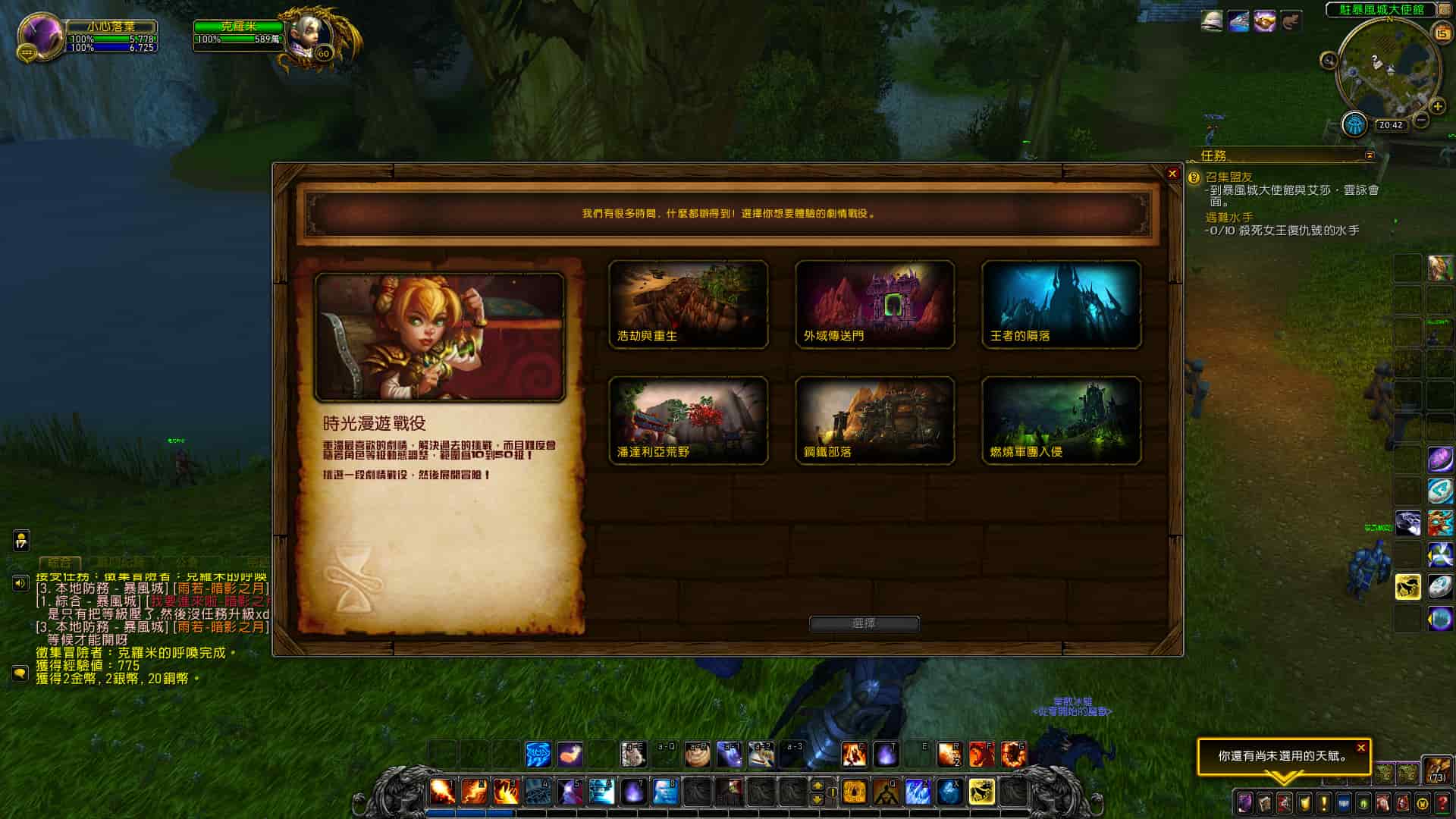Screen dimensions: 1456x819
Task: Choose the 外域傳送門 campaign tile
Action: pyautogui.click(x=874, y=305)
